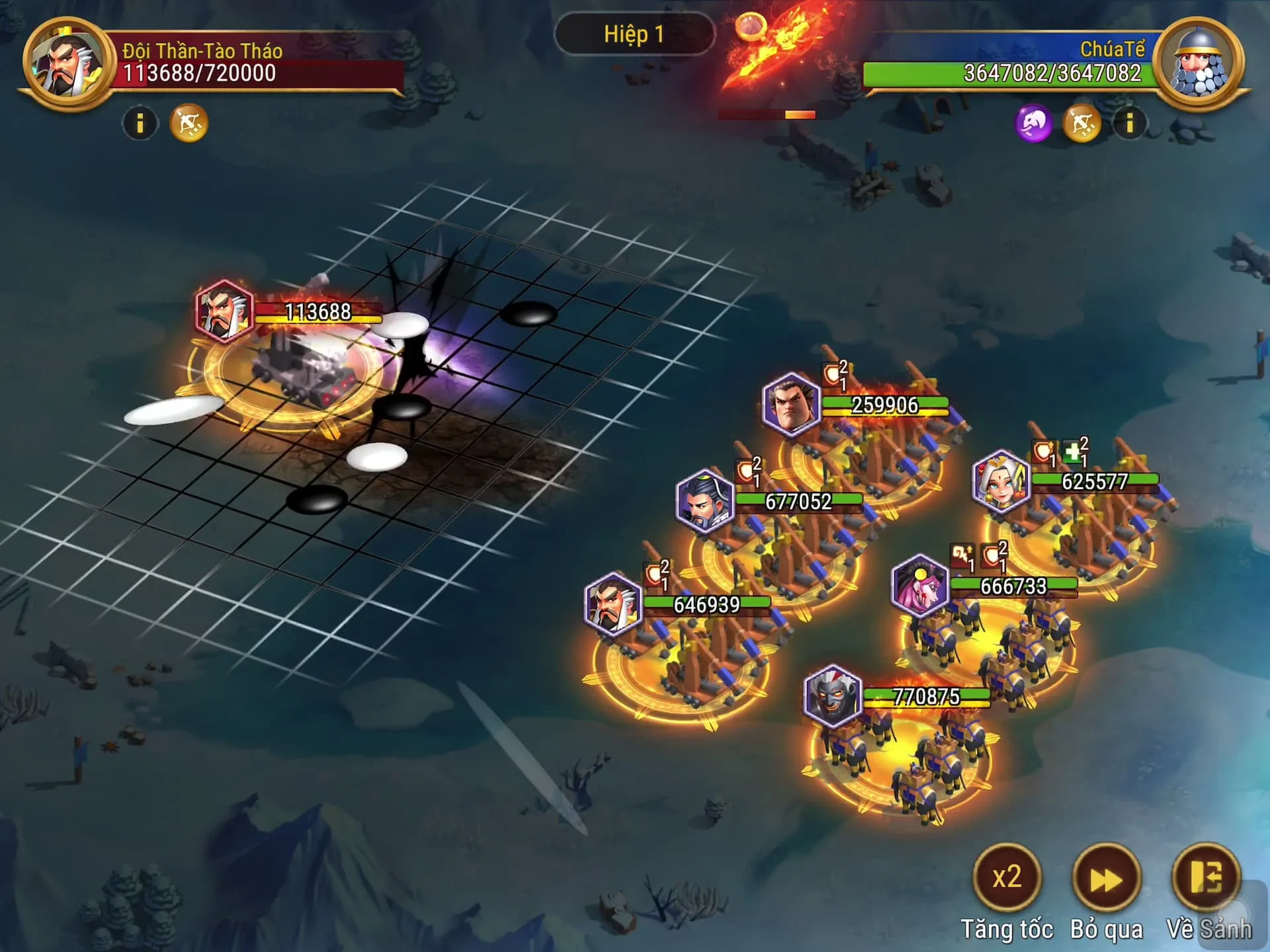
Task: Select crossbow icon under ChúaTể's health bar
Action: (x=1082, y=123)
